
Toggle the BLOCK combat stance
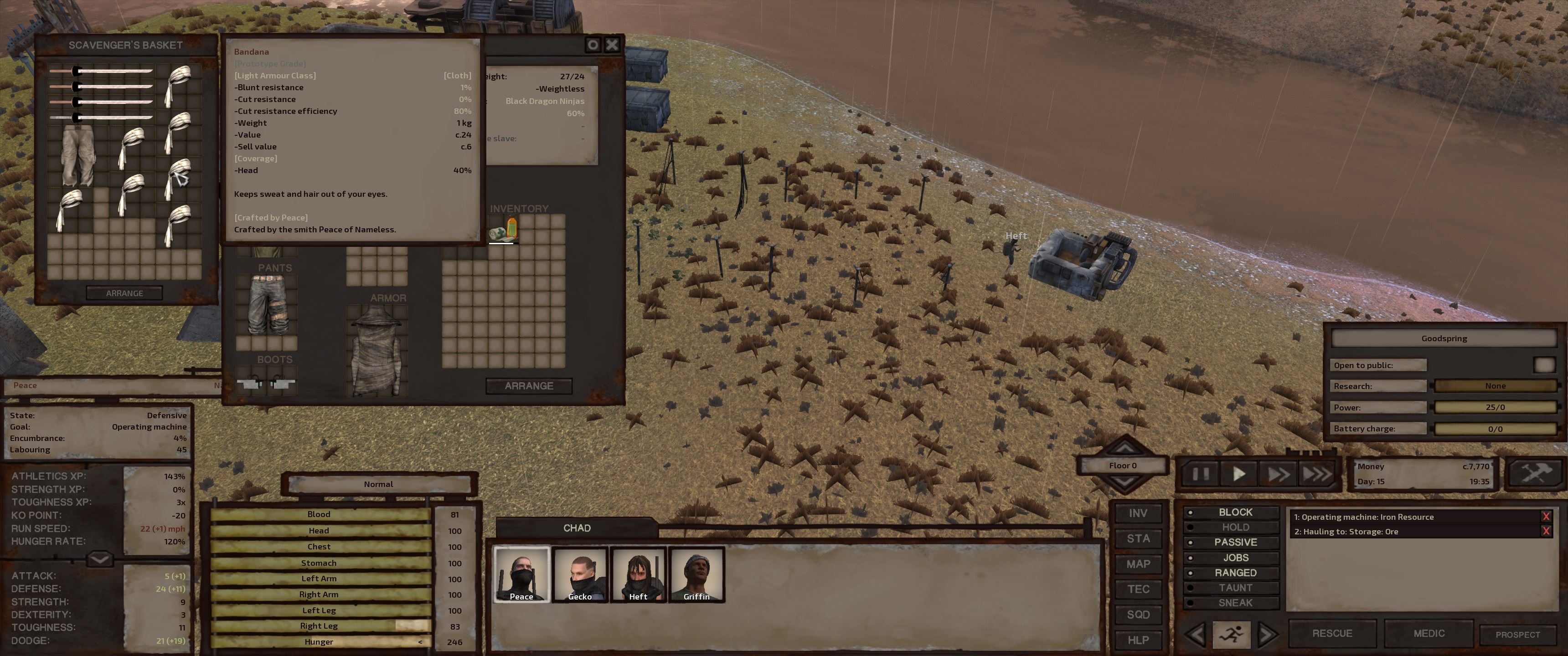[1234, 512]
